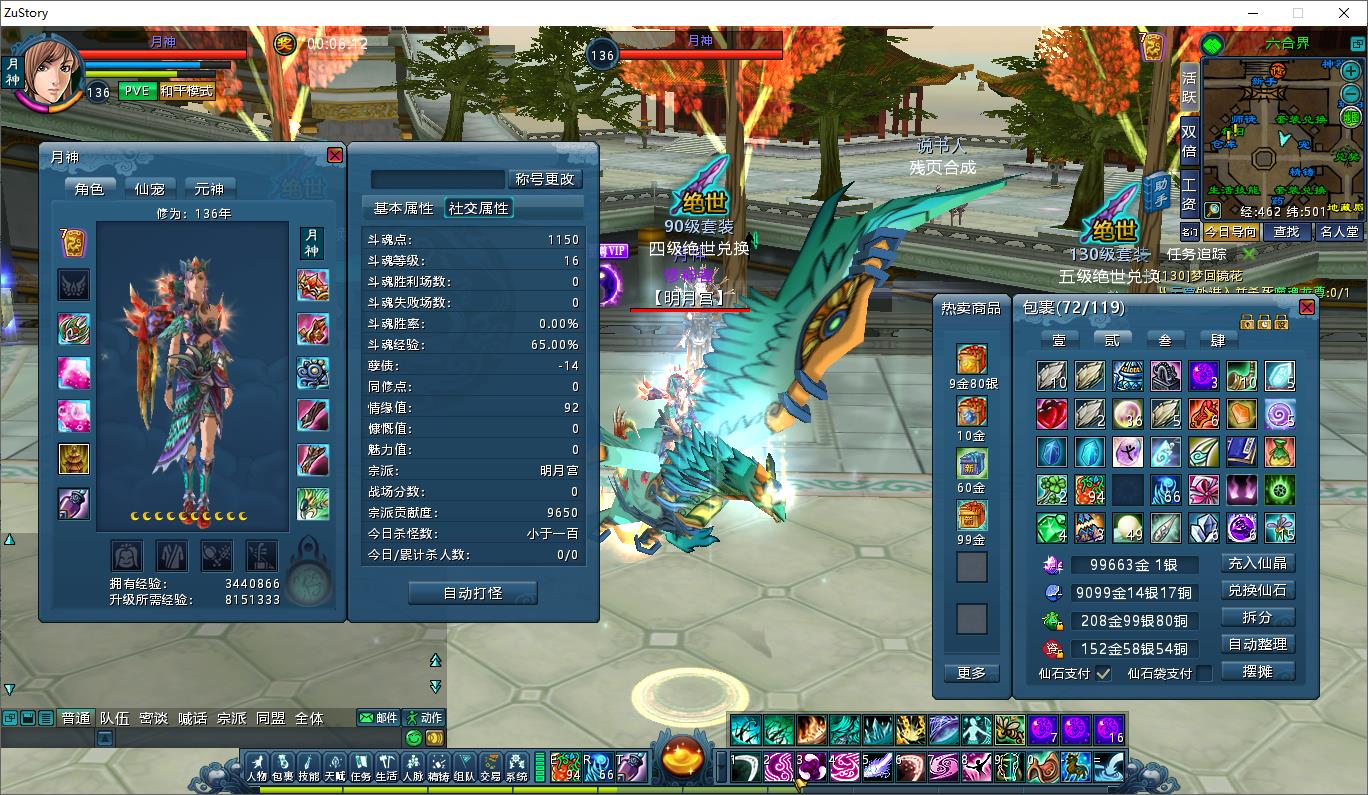The image size is (1368, 795).
Task: Open the 邮件 mail button
Action: (x=379, y=718)
